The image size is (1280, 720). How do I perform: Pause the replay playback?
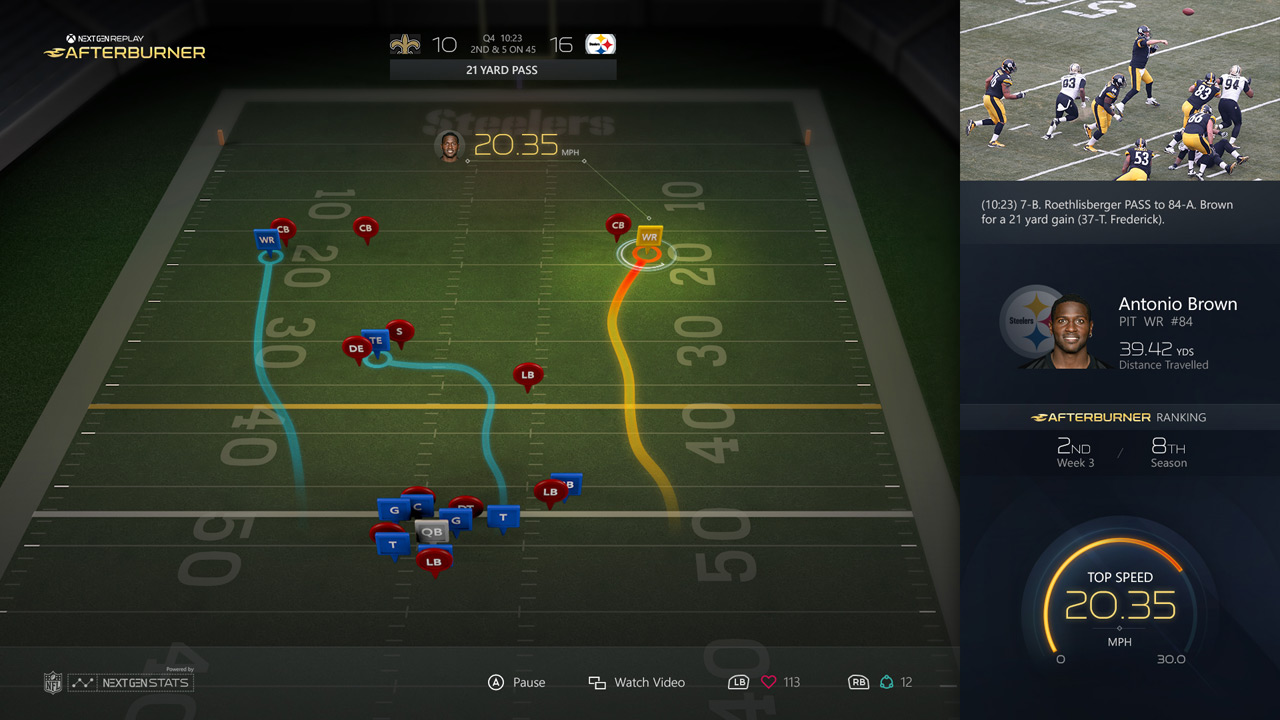point(516,682)
